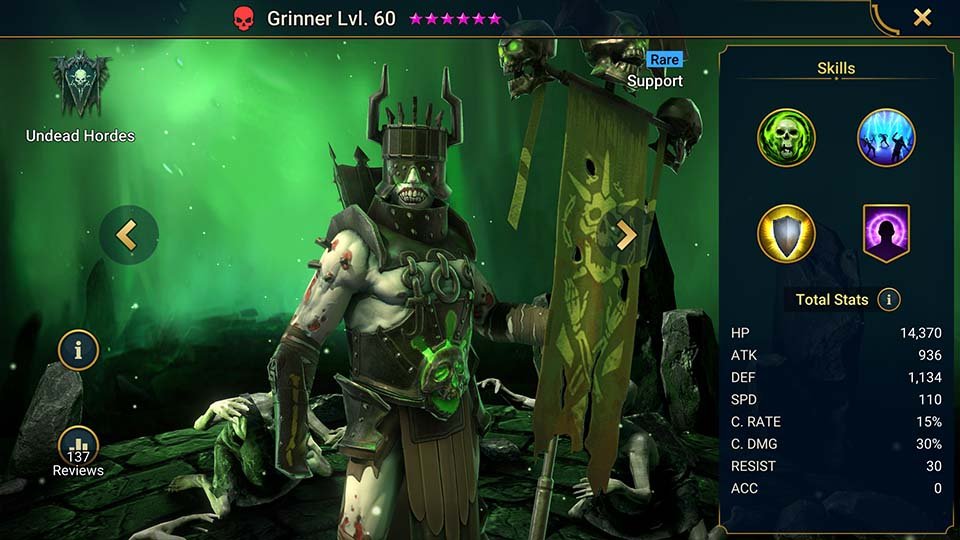960x540 pixels.
Task: Go to the next champion with right arrow
Action: click(626, 235)
